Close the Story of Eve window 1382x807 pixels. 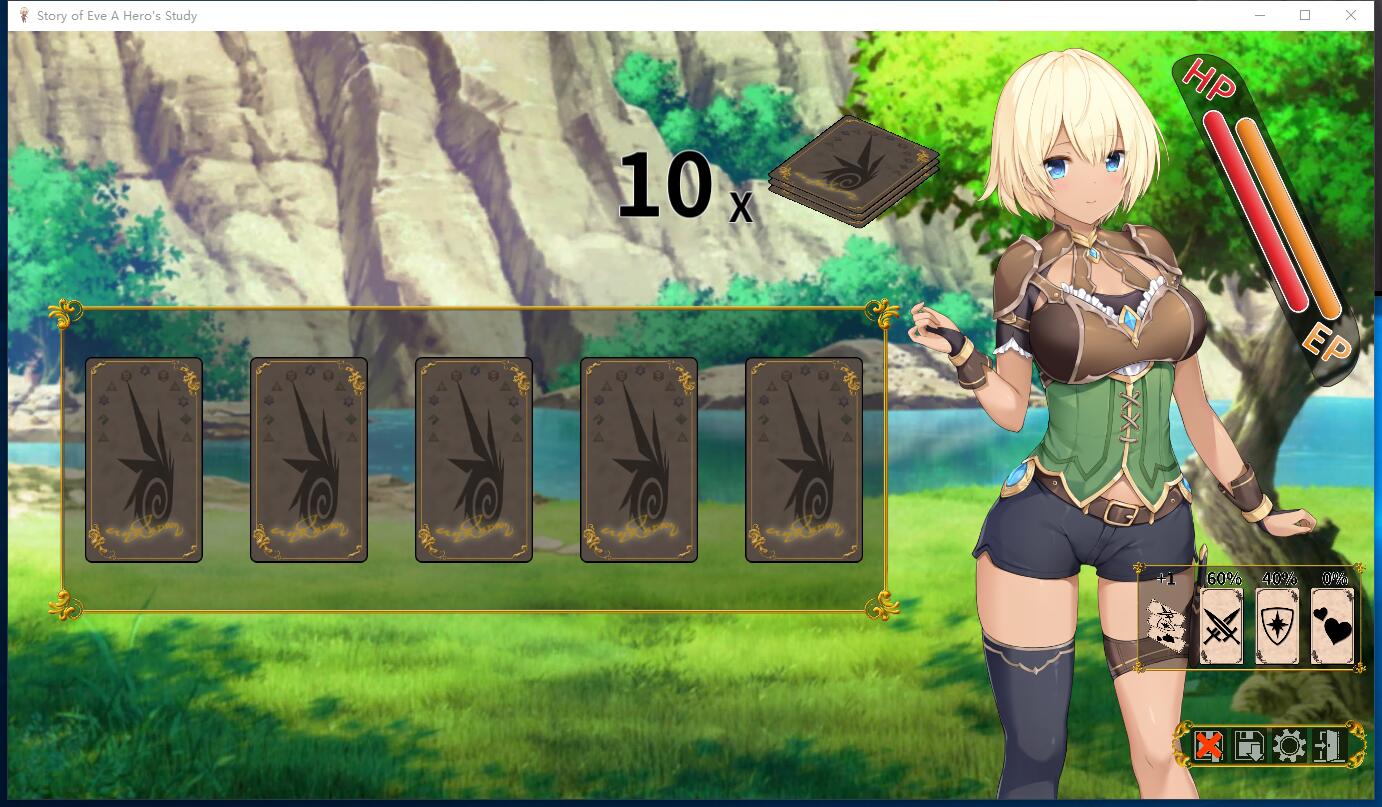[1350, 15]
